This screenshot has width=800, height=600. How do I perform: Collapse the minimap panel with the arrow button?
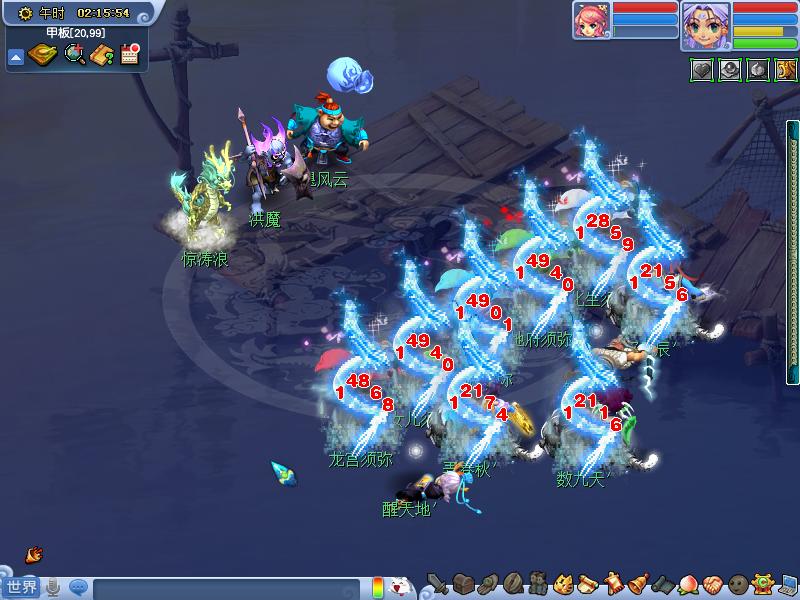(16, 57)
